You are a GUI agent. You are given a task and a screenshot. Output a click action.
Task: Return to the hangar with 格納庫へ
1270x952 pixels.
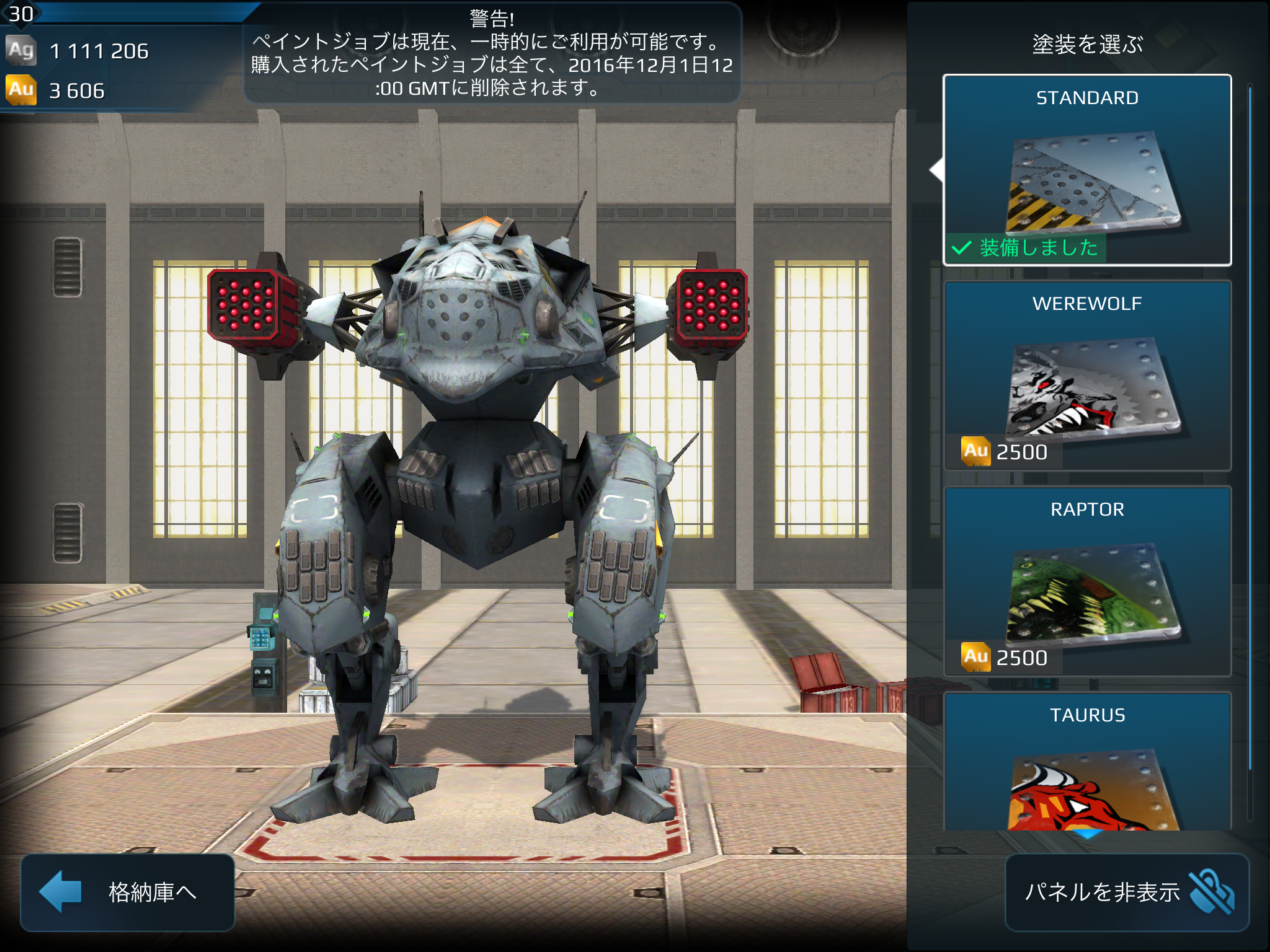pyautogui.click(x=128, y=892)
